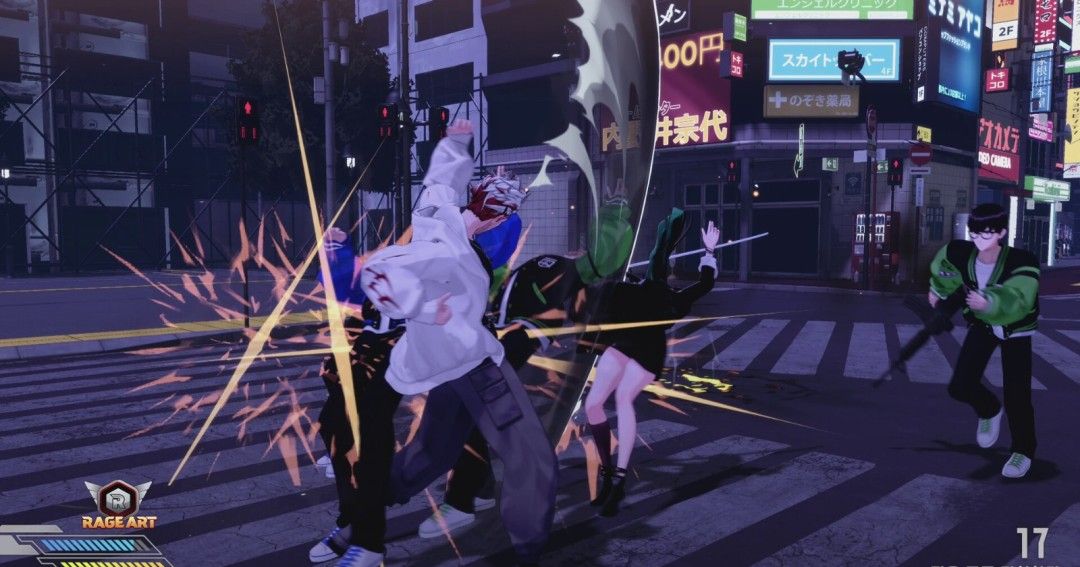Activate the Rage Art winged R icon
Screen dimensions: 1080x567
click(117, 496)
